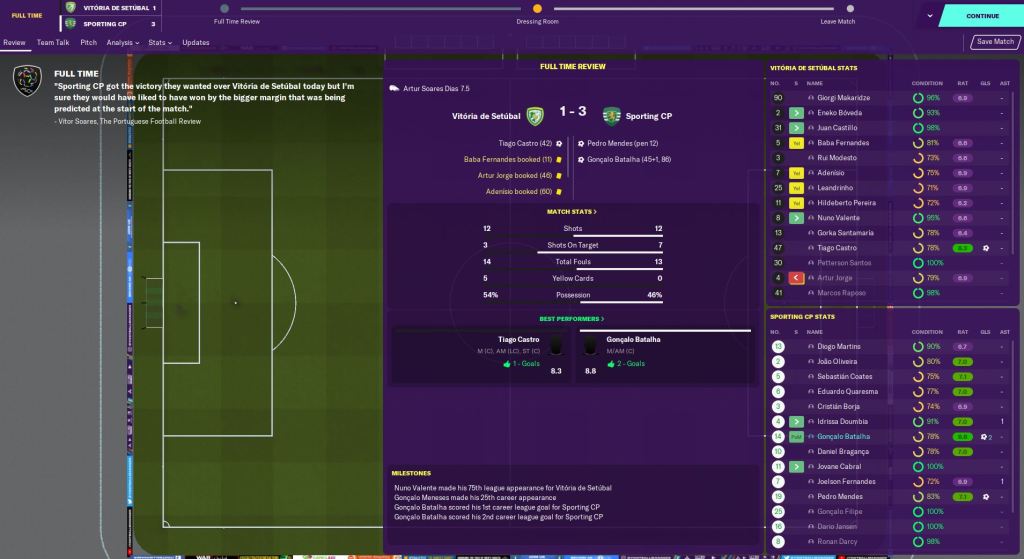Open the Pitch tab
1024x559 pixels.
click(x=89, y=43)
